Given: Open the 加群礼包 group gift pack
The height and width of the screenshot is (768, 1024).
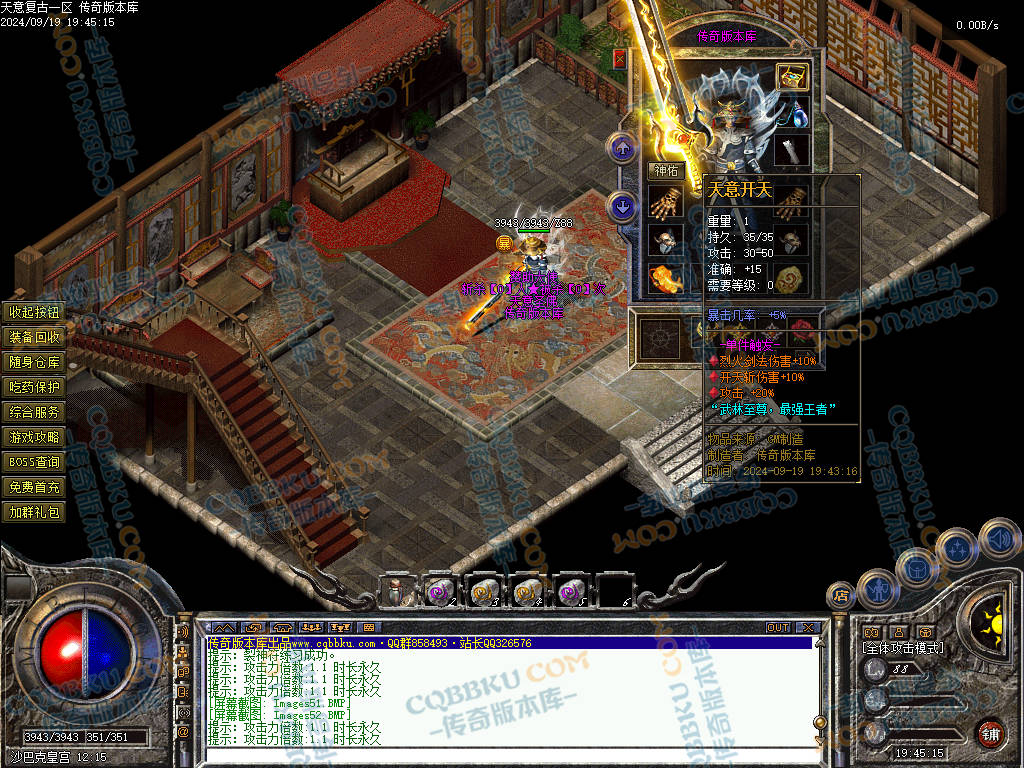Looking at the screenshot, I should [x=35, y=512].
